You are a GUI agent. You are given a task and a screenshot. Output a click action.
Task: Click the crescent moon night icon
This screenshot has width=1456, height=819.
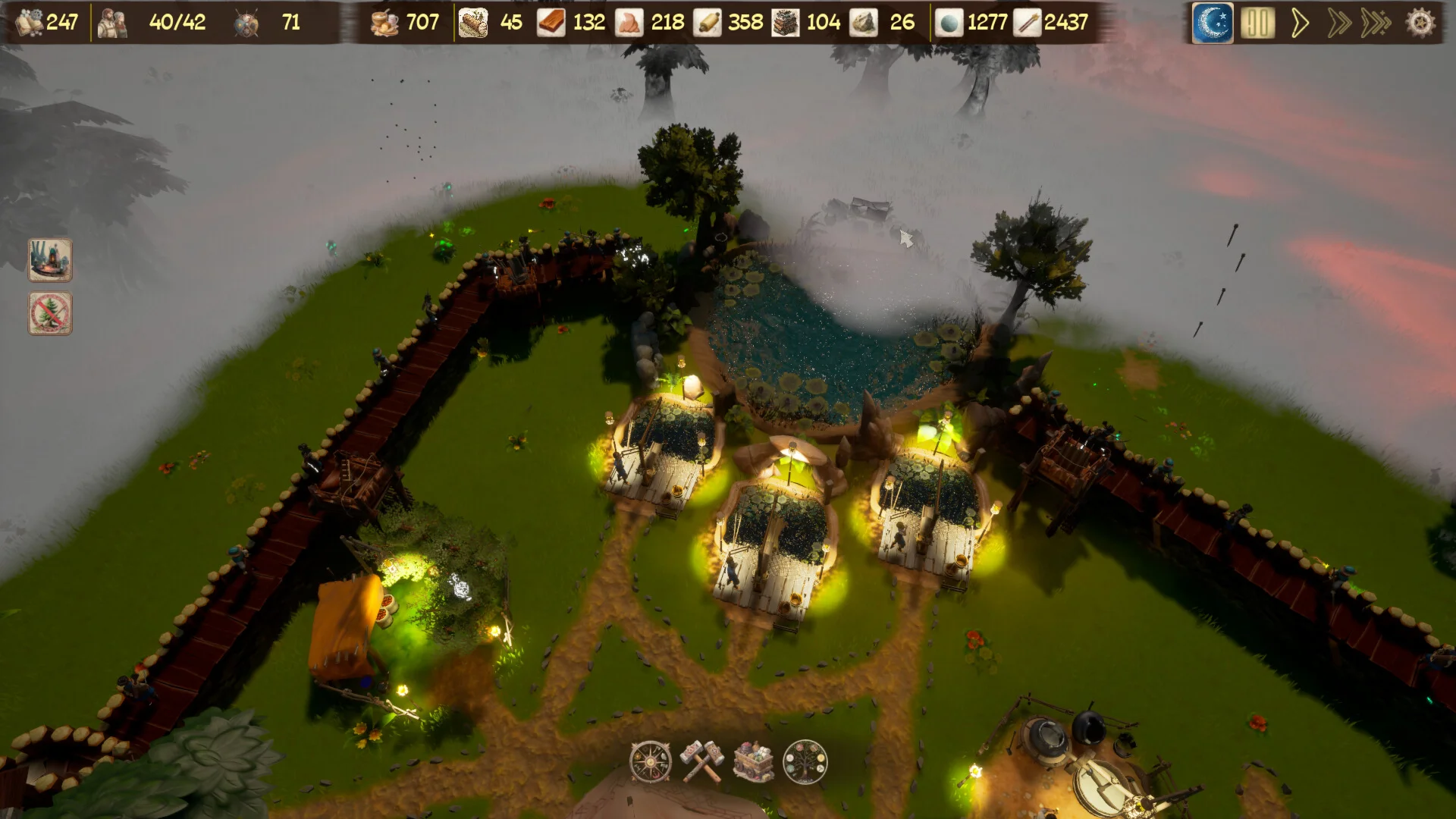1213,23
